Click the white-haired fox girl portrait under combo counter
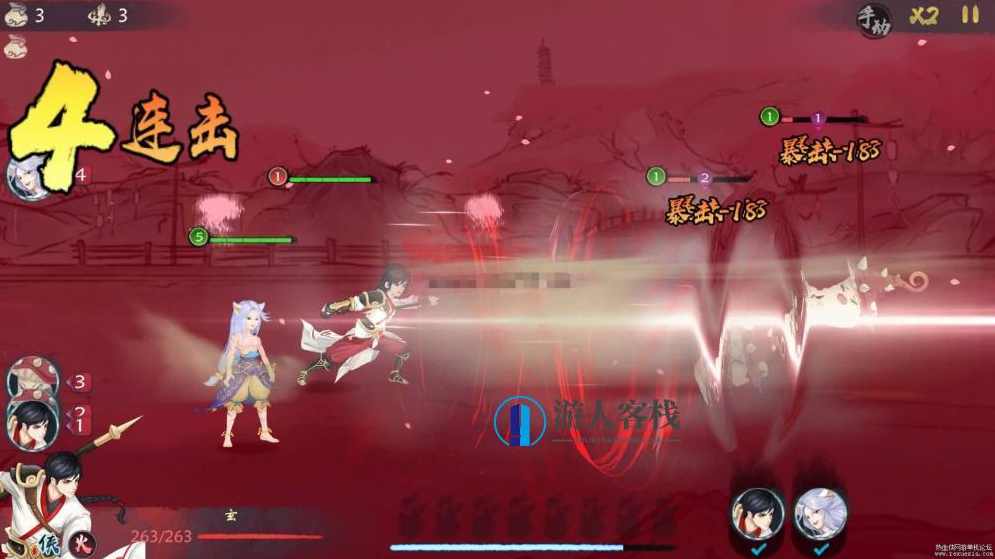 pyautogui.click(x=30, y=177)
